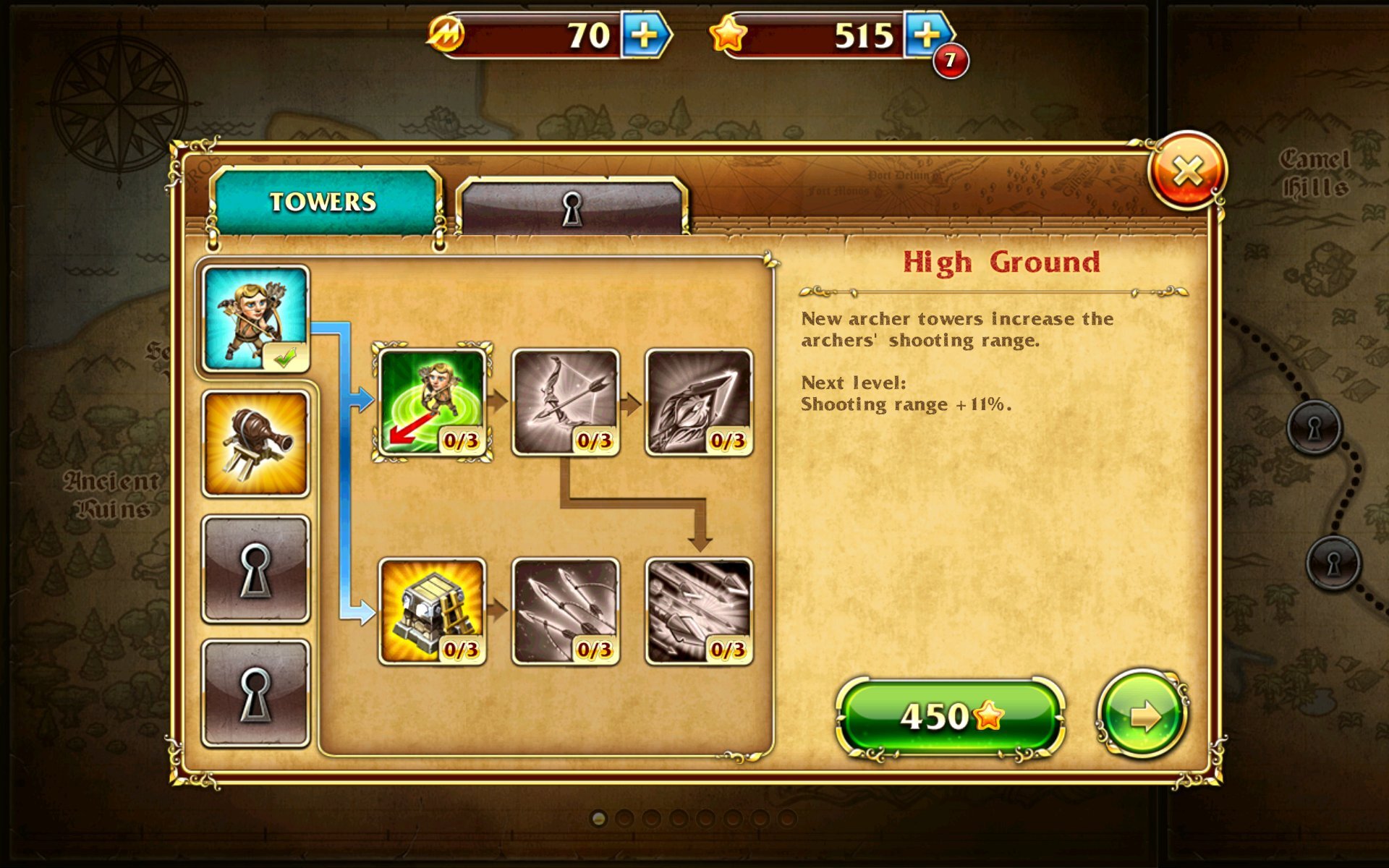The height and width of the screenshot is (868, 1389).
Task: Click the green next arrow button
Action: pyautogui.click(x=1142, y=716)
